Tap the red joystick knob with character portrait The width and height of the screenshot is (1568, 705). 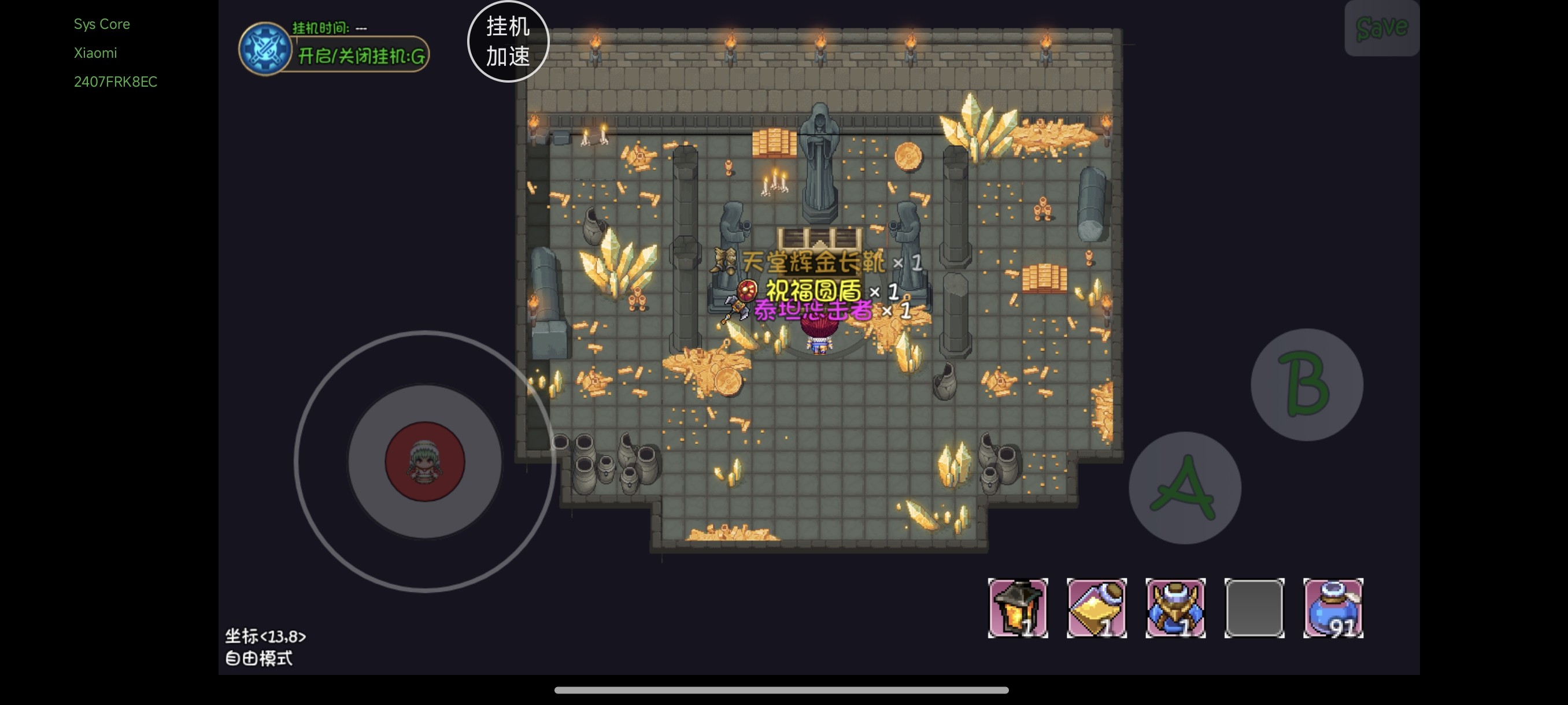[425, 461]
